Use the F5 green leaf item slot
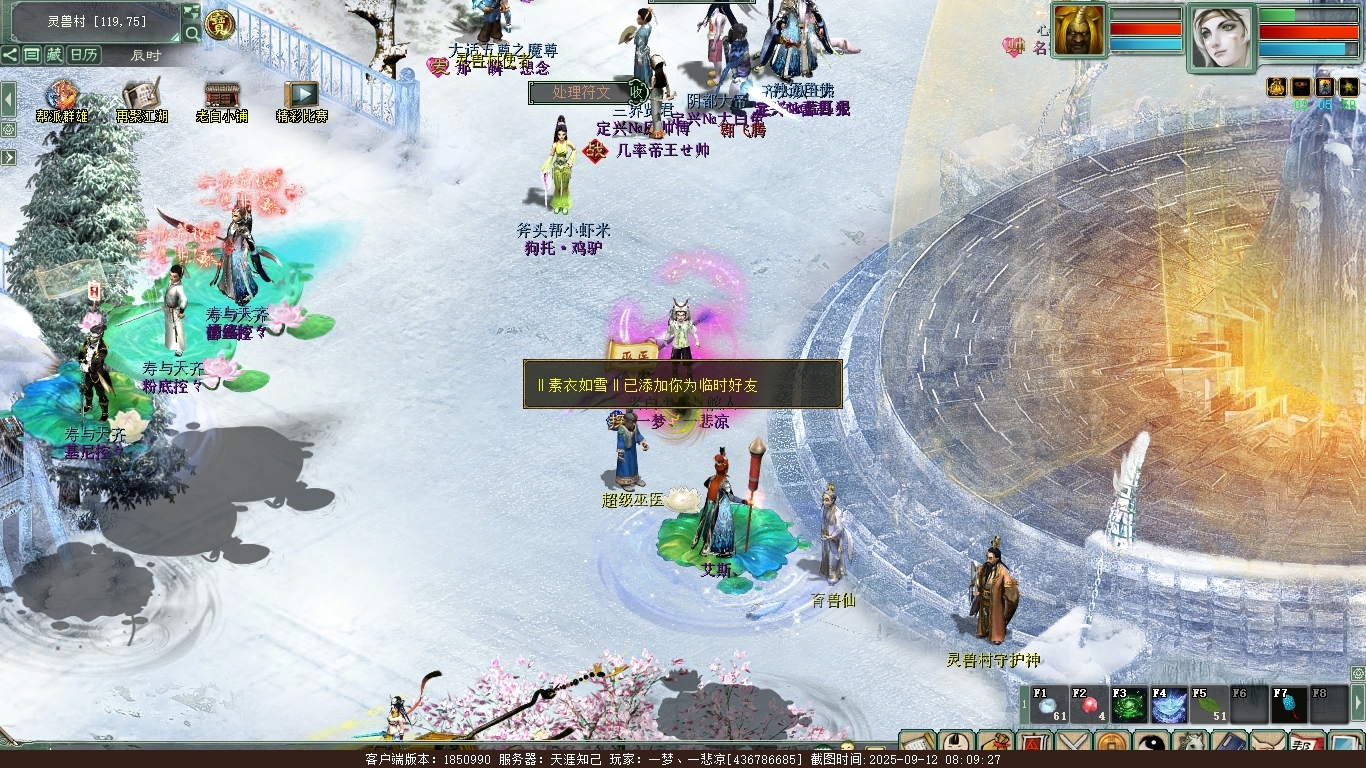Screen dimensions: 1366x768 tap(1208, 704)
